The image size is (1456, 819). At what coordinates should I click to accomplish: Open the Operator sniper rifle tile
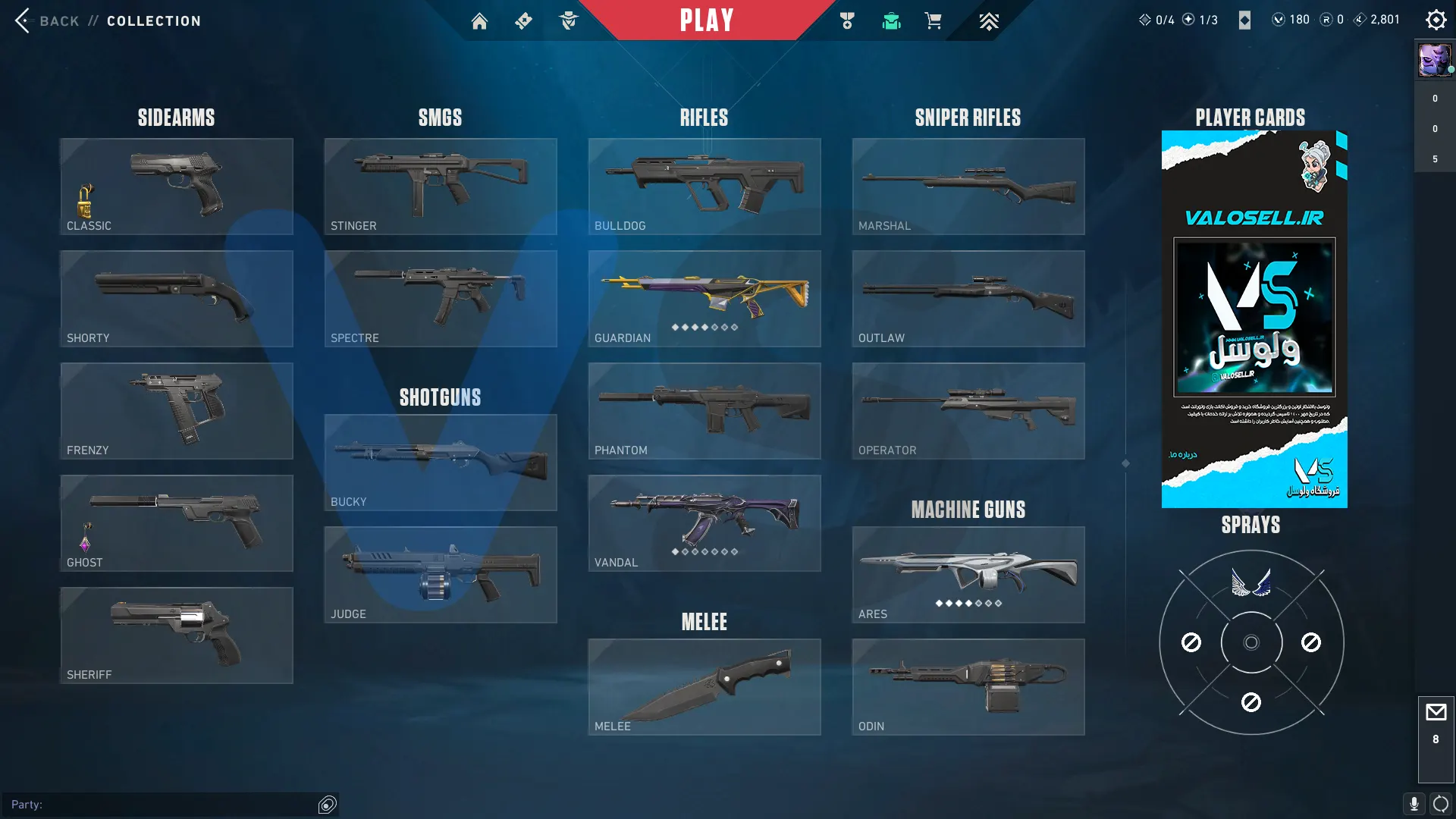968,411
